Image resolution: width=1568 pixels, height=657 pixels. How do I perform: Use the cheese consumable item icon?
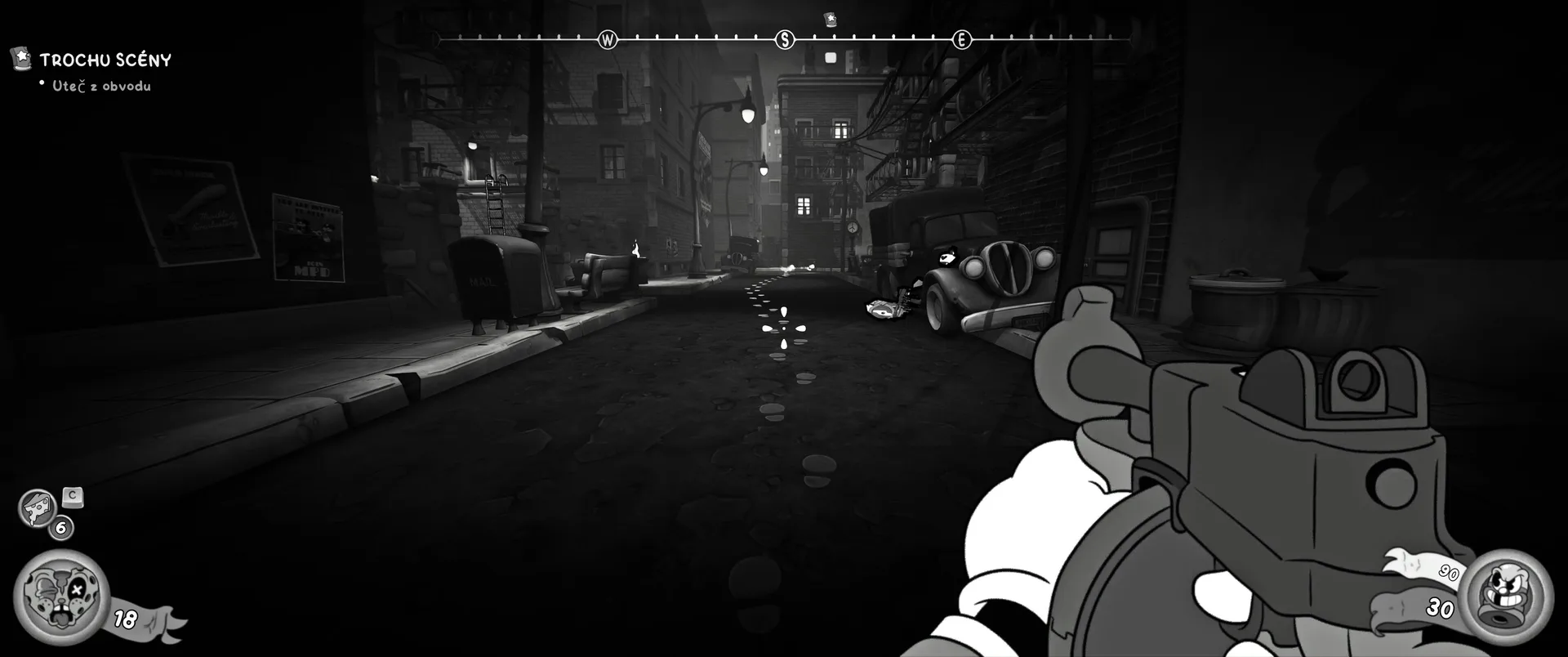(x=38, y=507)
